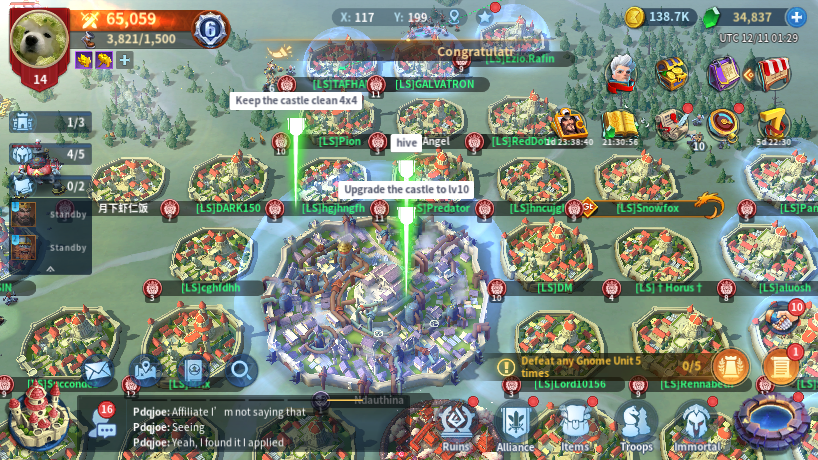The height and width of the screenshot is (460, 818).
Task: Open the mail envelope icon
Action: point(96,372)
